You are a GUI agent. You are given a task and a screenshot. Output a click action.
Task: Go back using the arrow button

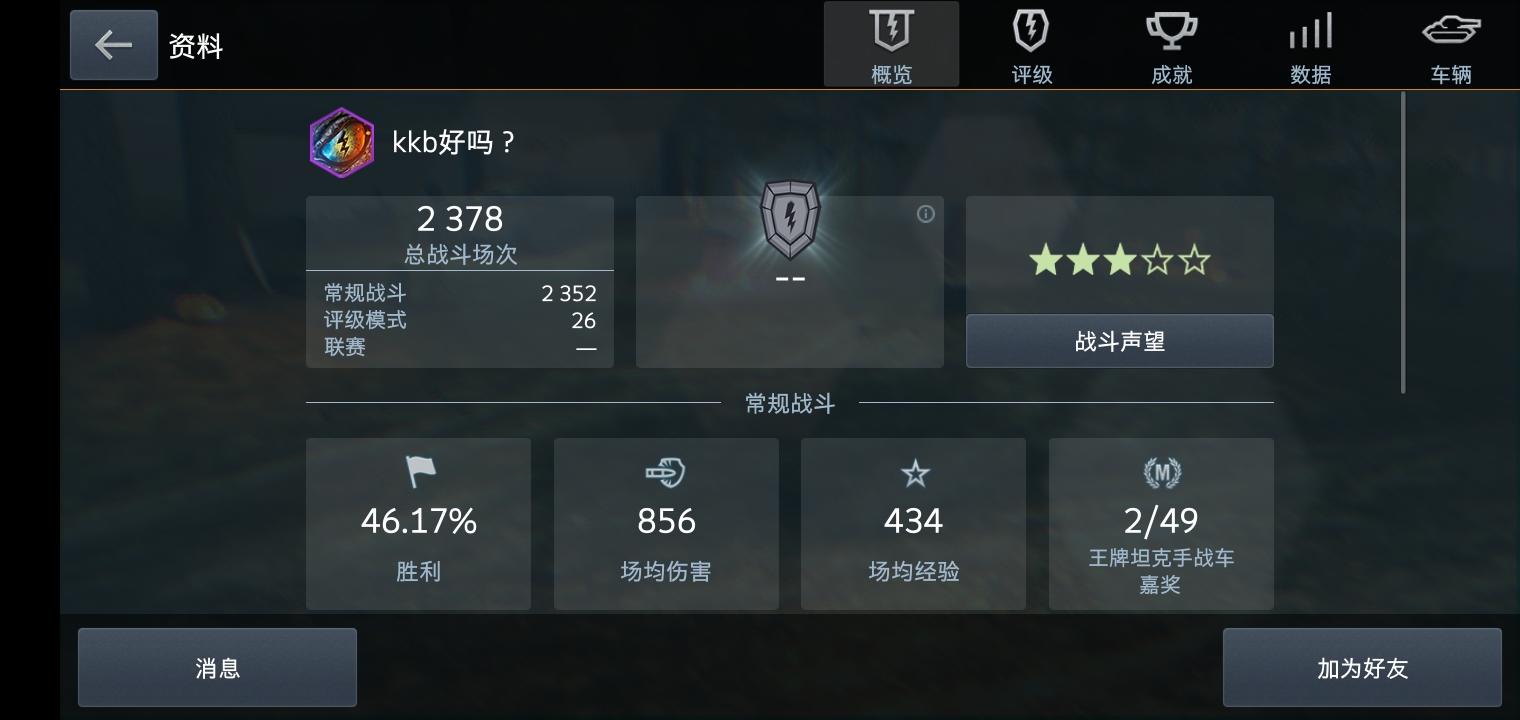click(x=113, y=44)
